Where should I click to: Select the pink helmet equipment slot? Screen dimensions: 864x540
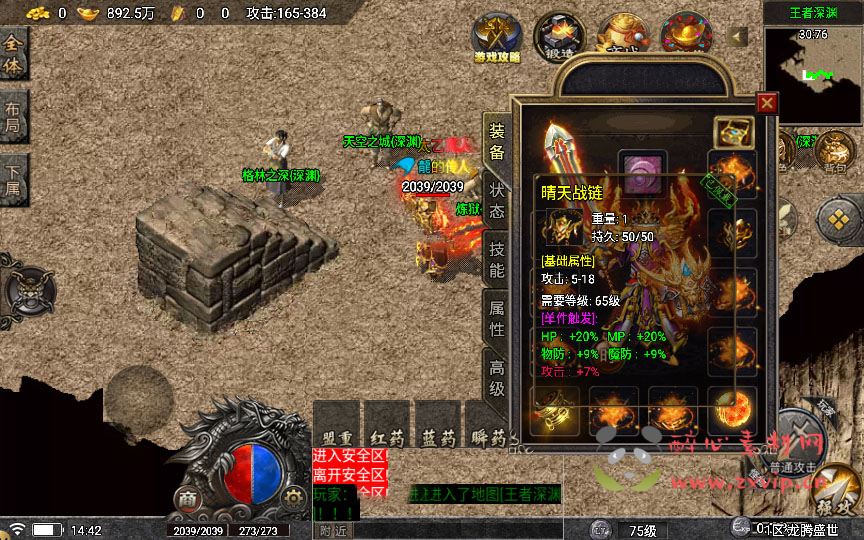643,167
